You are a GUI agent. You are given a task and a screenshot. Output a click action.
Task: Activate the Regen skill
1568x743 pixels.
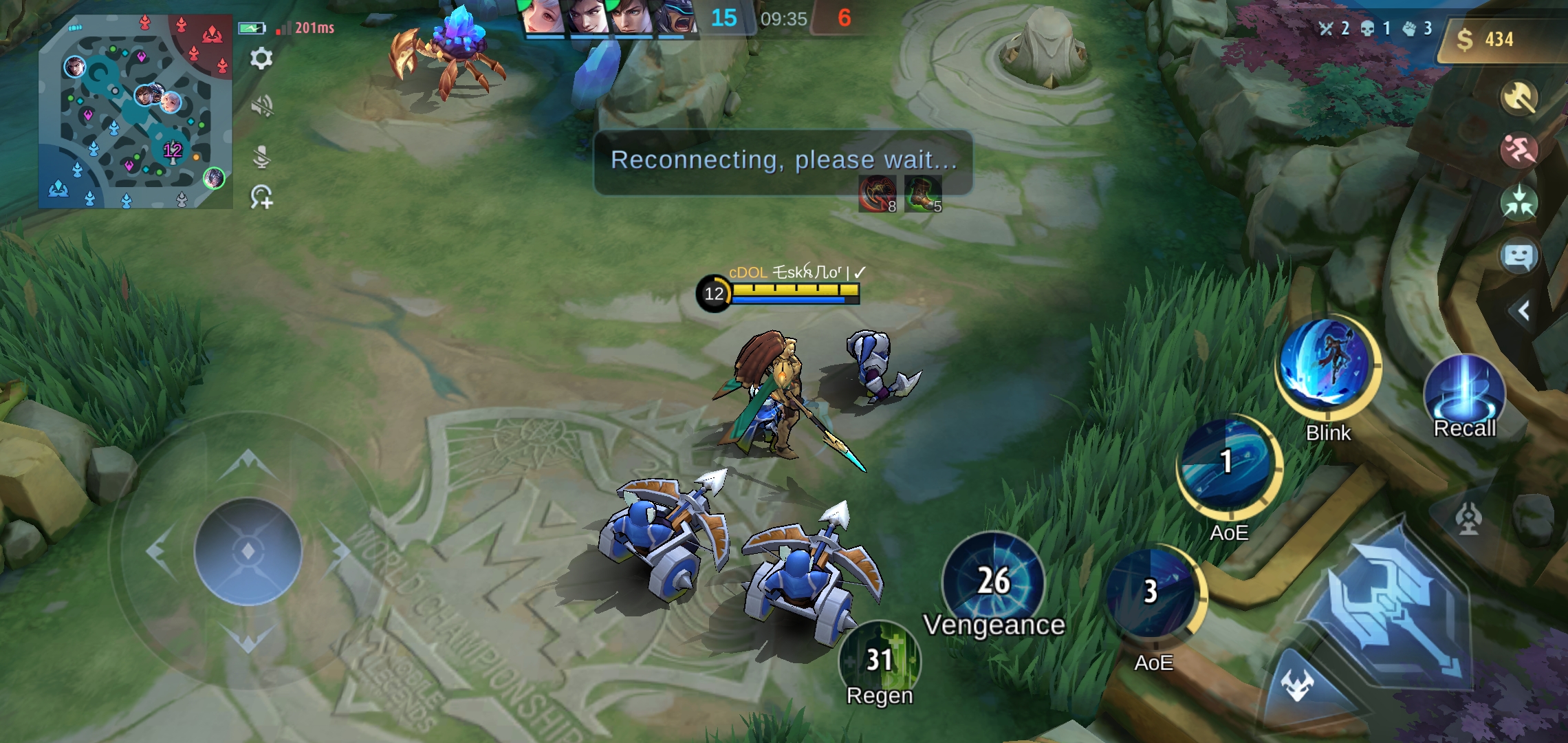880,660
